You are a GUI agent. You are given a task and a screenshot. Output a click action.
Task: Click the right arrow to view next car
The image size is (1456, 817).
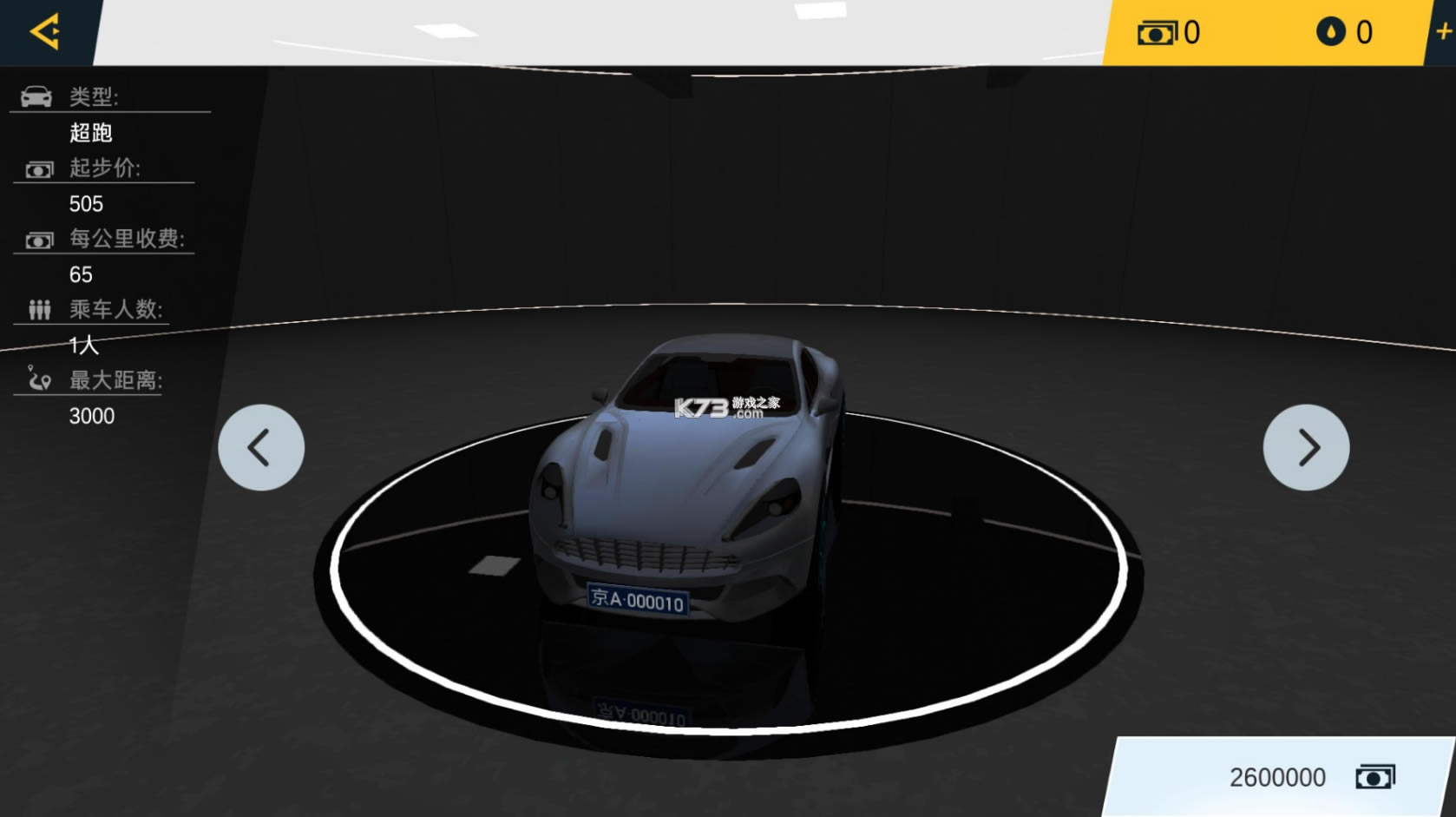(1308, 447)
